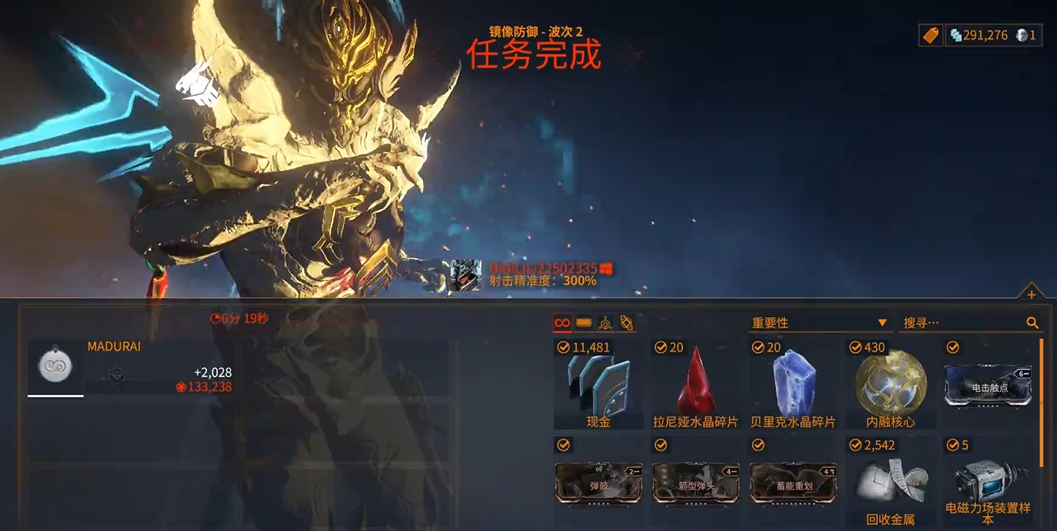Select the 回收金属 salvage reward

coord(890,483)
